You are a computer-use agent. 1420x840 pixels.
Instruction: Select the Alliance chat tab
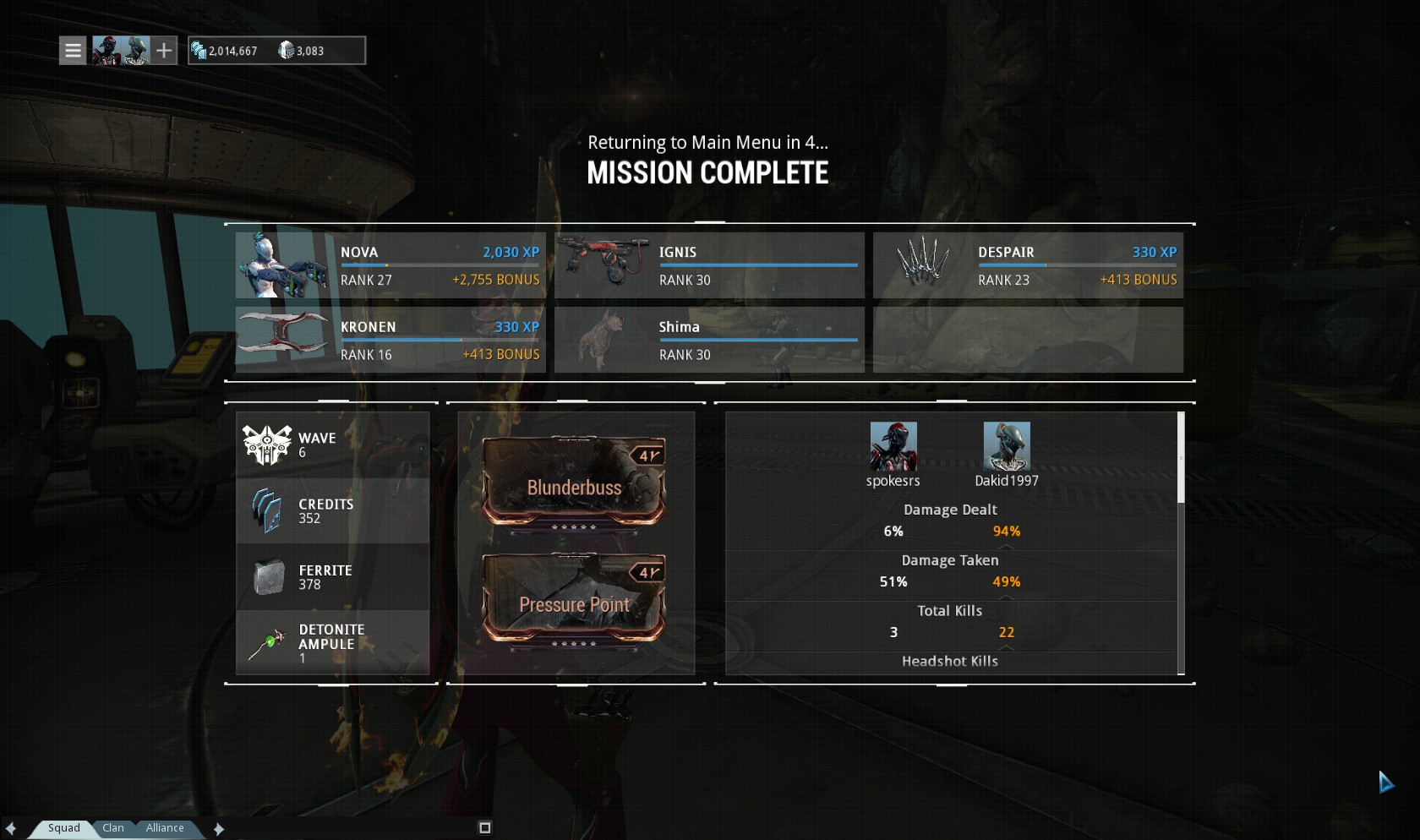click(165, 828)
